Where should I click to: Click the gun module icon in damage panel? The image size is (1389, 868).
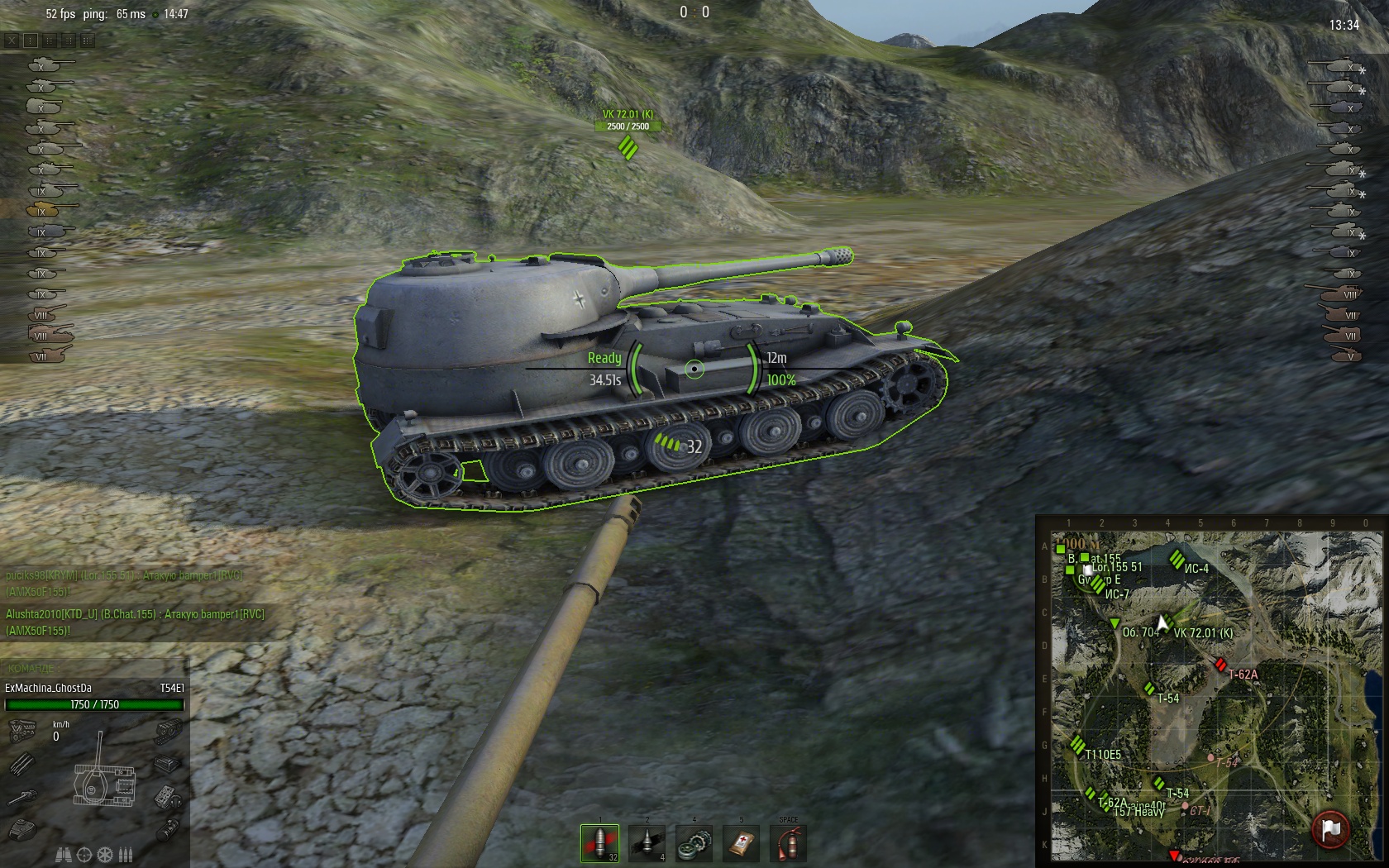tap(22, 797)
